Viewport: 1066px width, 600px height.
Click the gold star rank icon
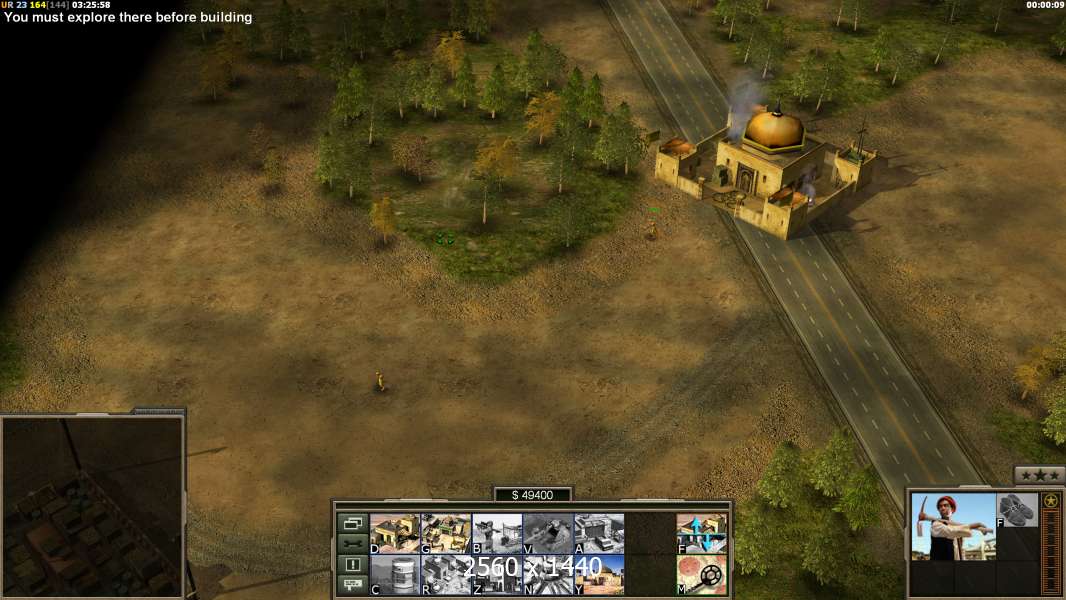point(1051,501)
